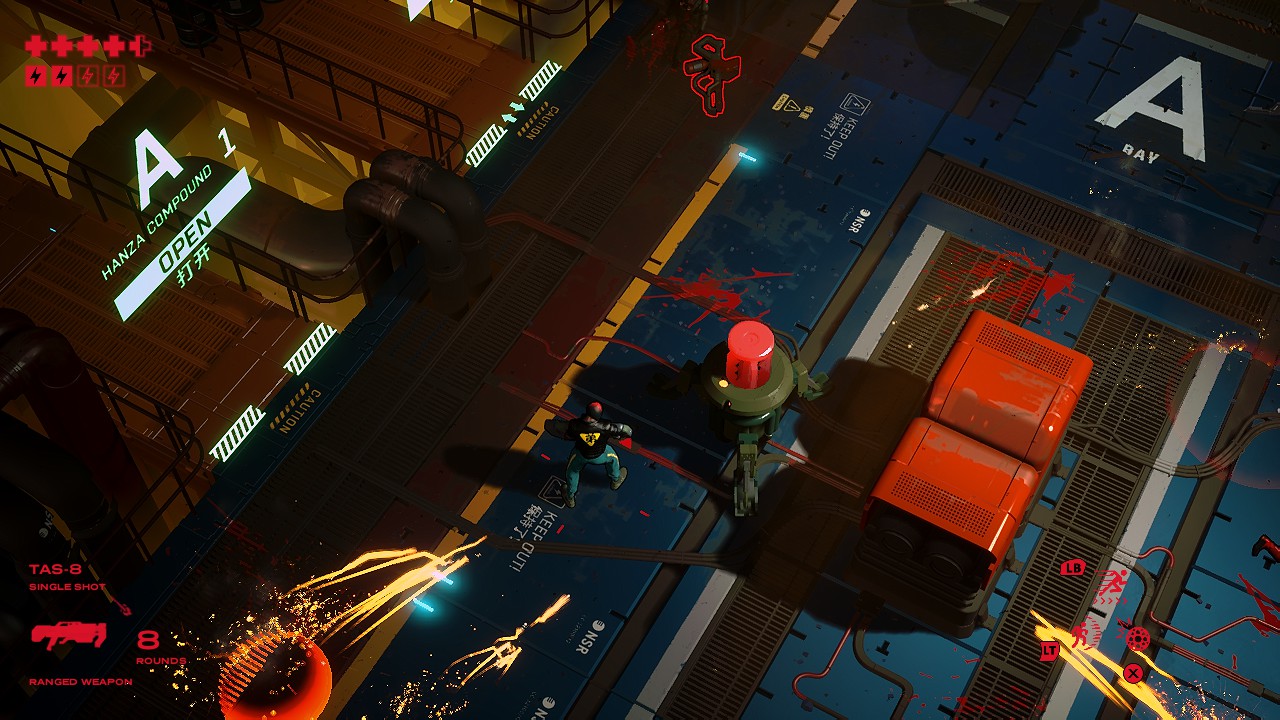Toggle the half-filled health cross segment
Image resolution: width=1280 pixels, height=720 pixels.
[138, 45]
